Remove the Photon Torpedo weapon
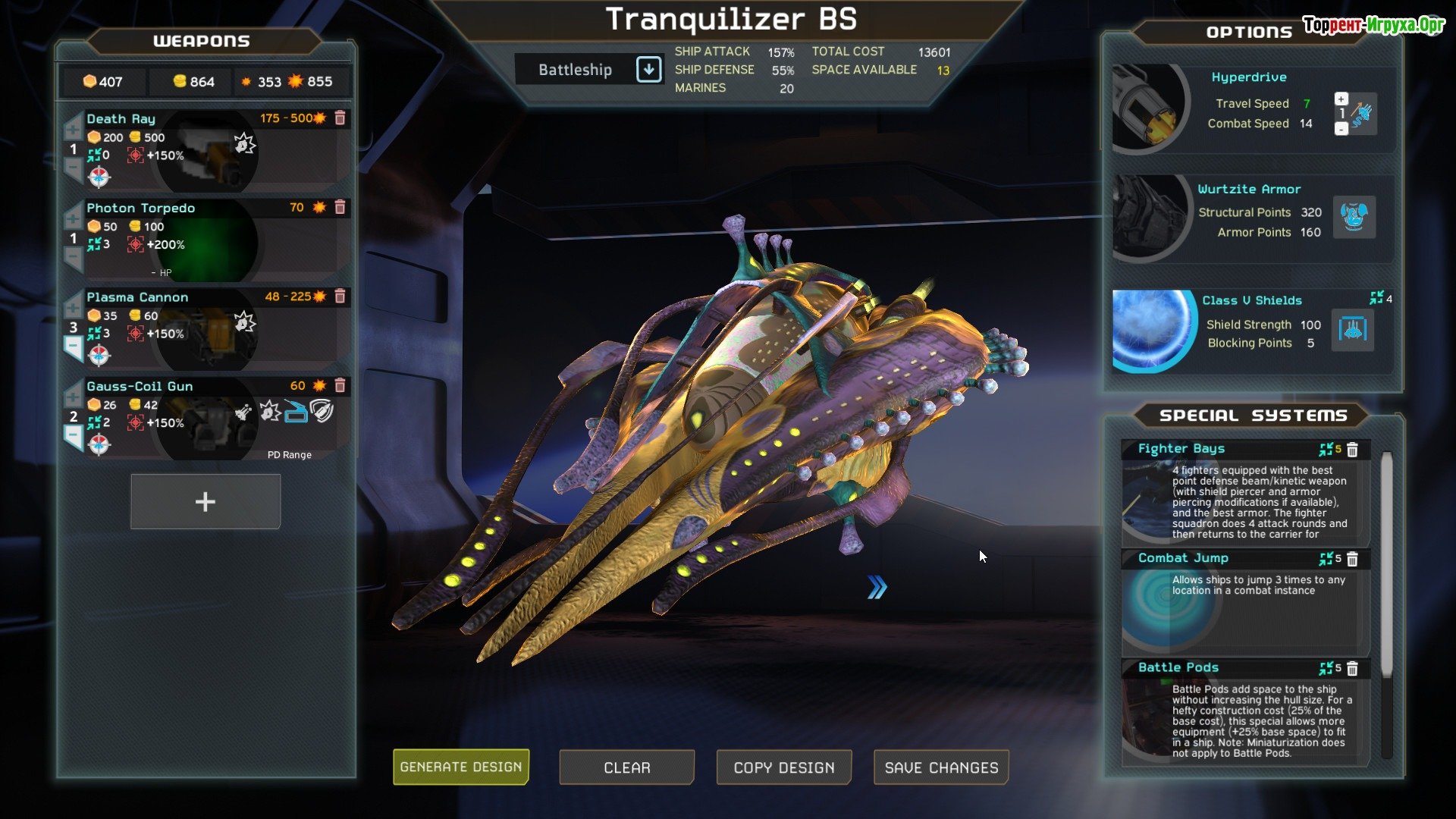This screenshot has height=819, width=1456. 340,207
